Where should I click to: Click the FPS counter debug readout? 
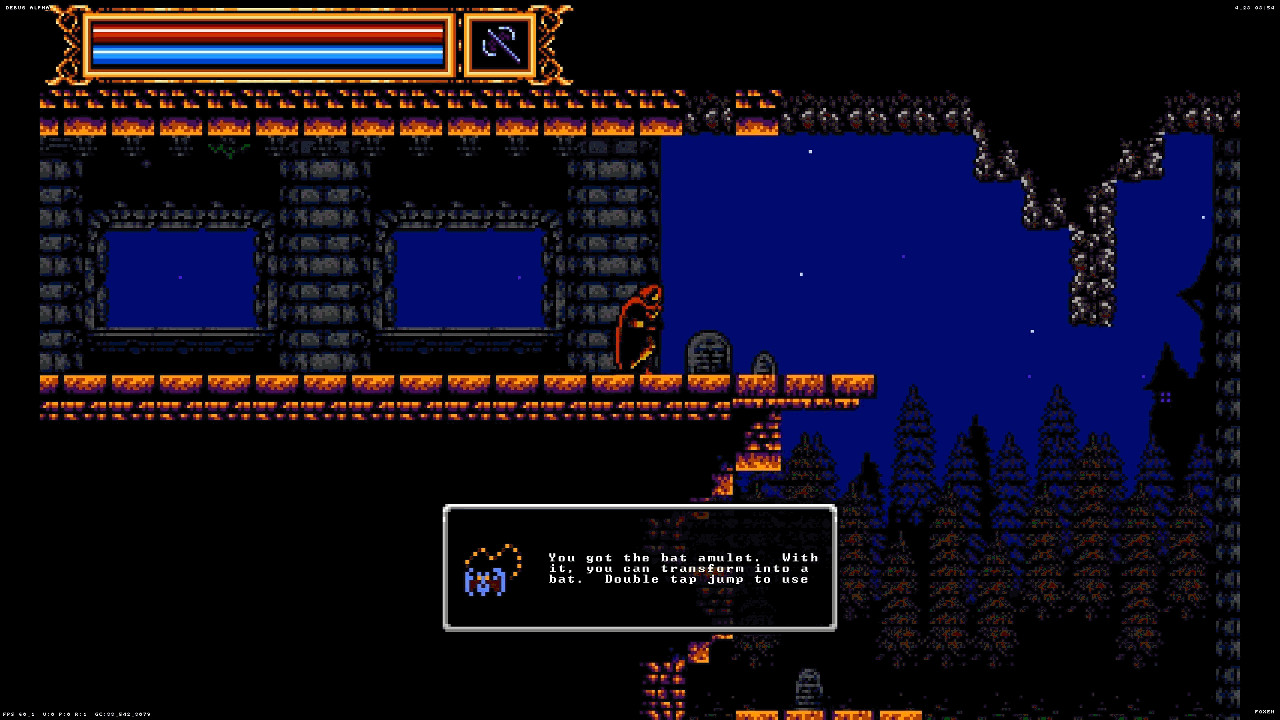point(20,716)
